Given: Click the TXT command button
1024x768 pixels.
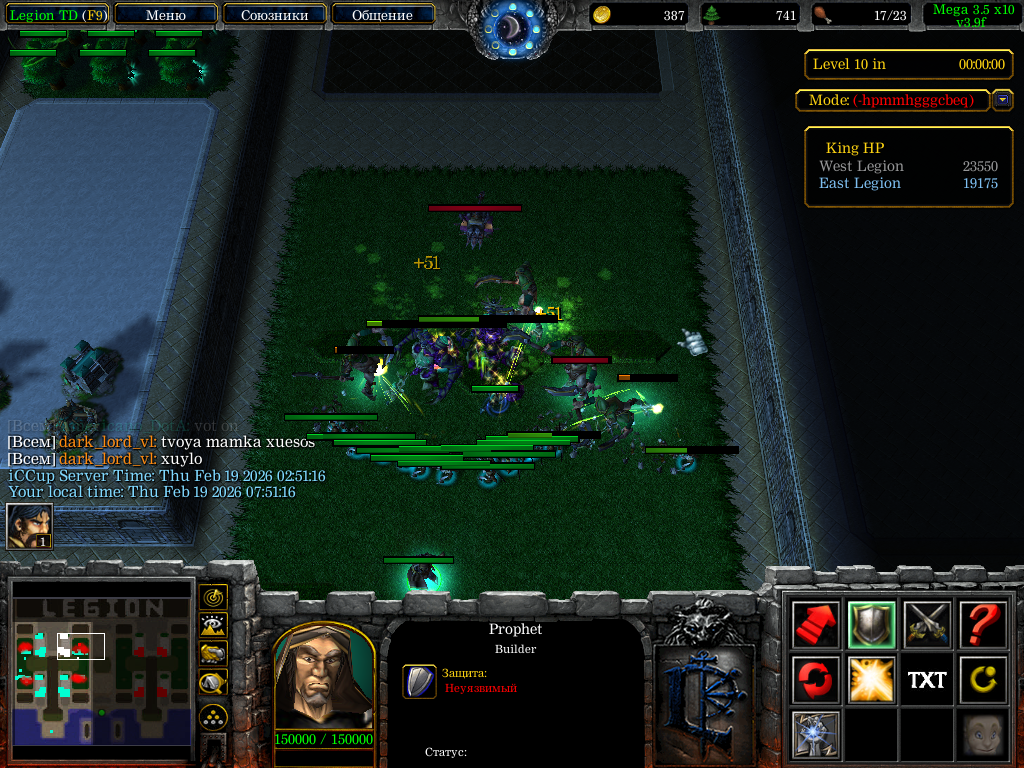Looking at the screenshot, I should click(927, 680).
